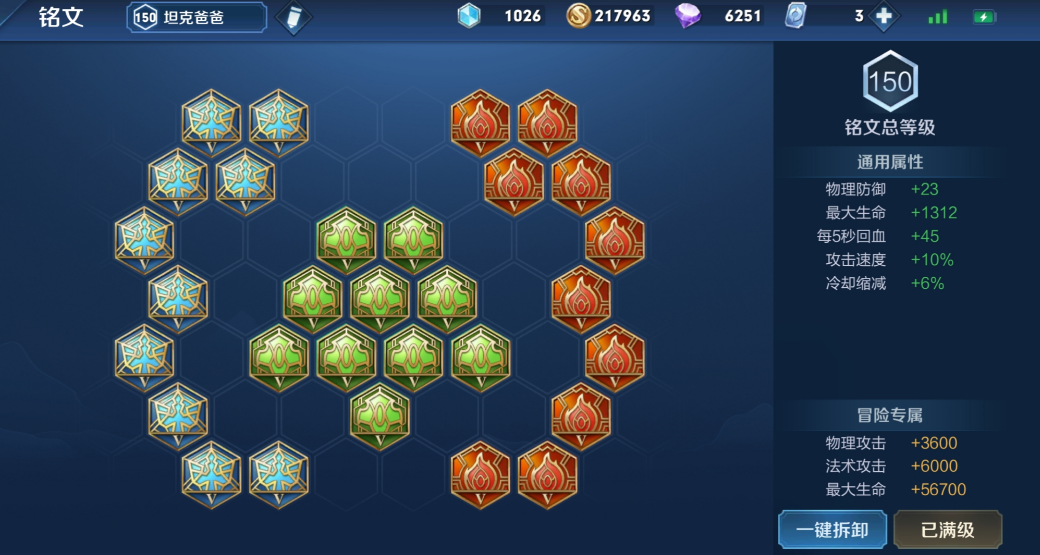Screen dimensions: 1040x555
Task: Click the pencil icon to rename the page
Action: click(x=294, y=18)
